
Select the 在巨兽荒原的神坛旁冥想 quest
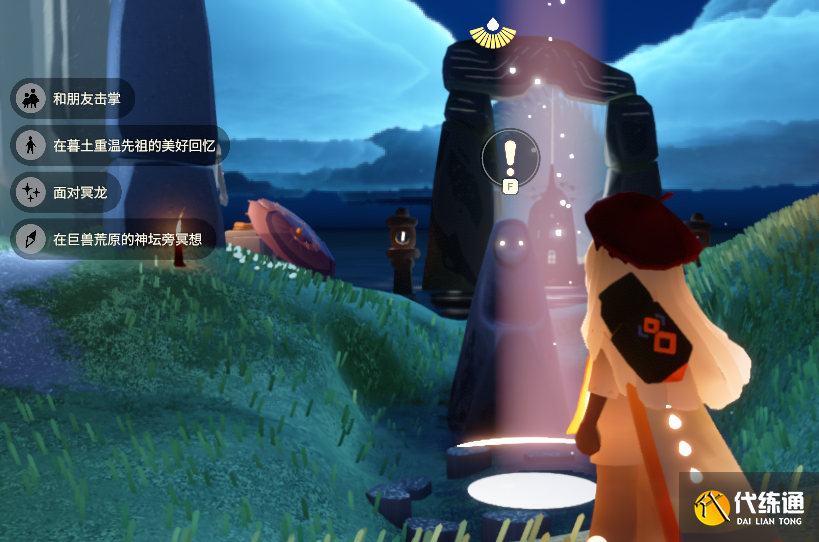(113, 238)
